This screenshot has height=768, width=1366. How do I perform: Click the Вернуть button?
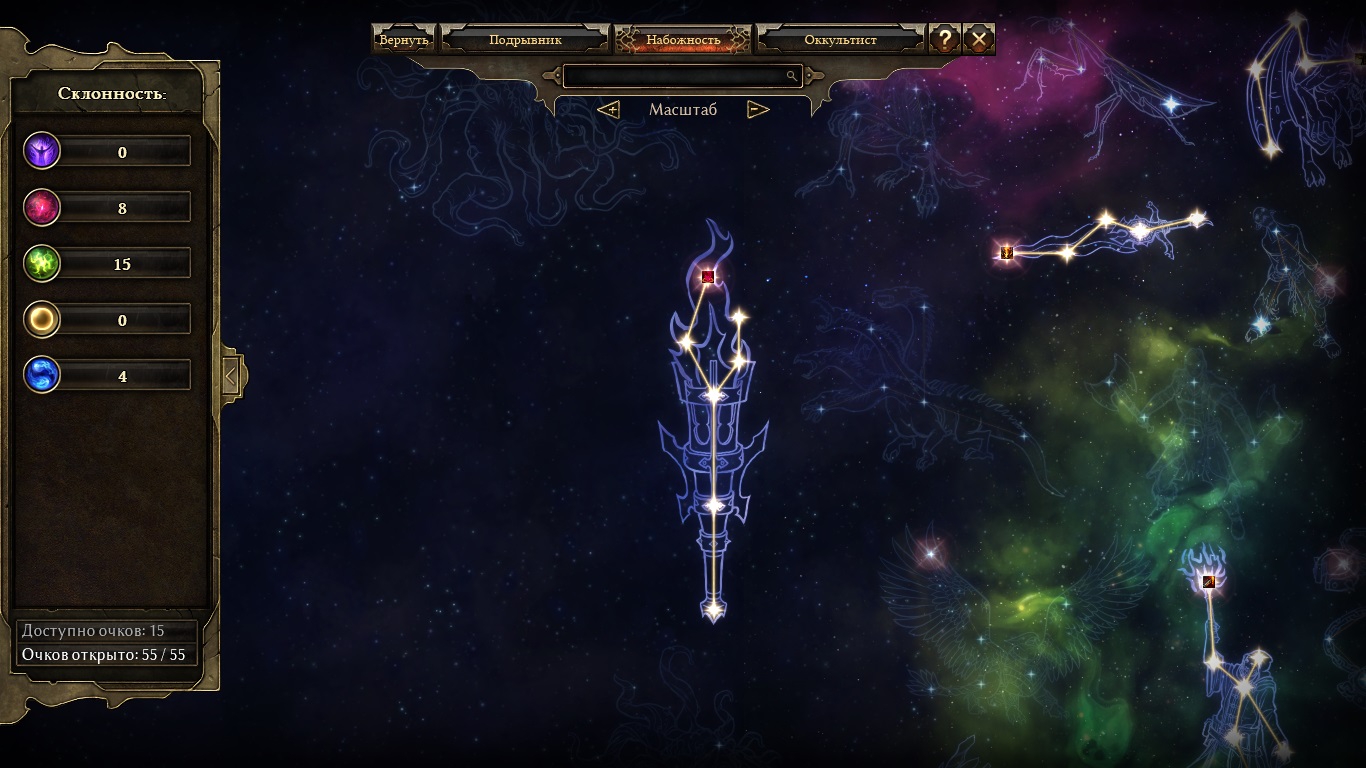pyautogui.click(x=403, y=40)
